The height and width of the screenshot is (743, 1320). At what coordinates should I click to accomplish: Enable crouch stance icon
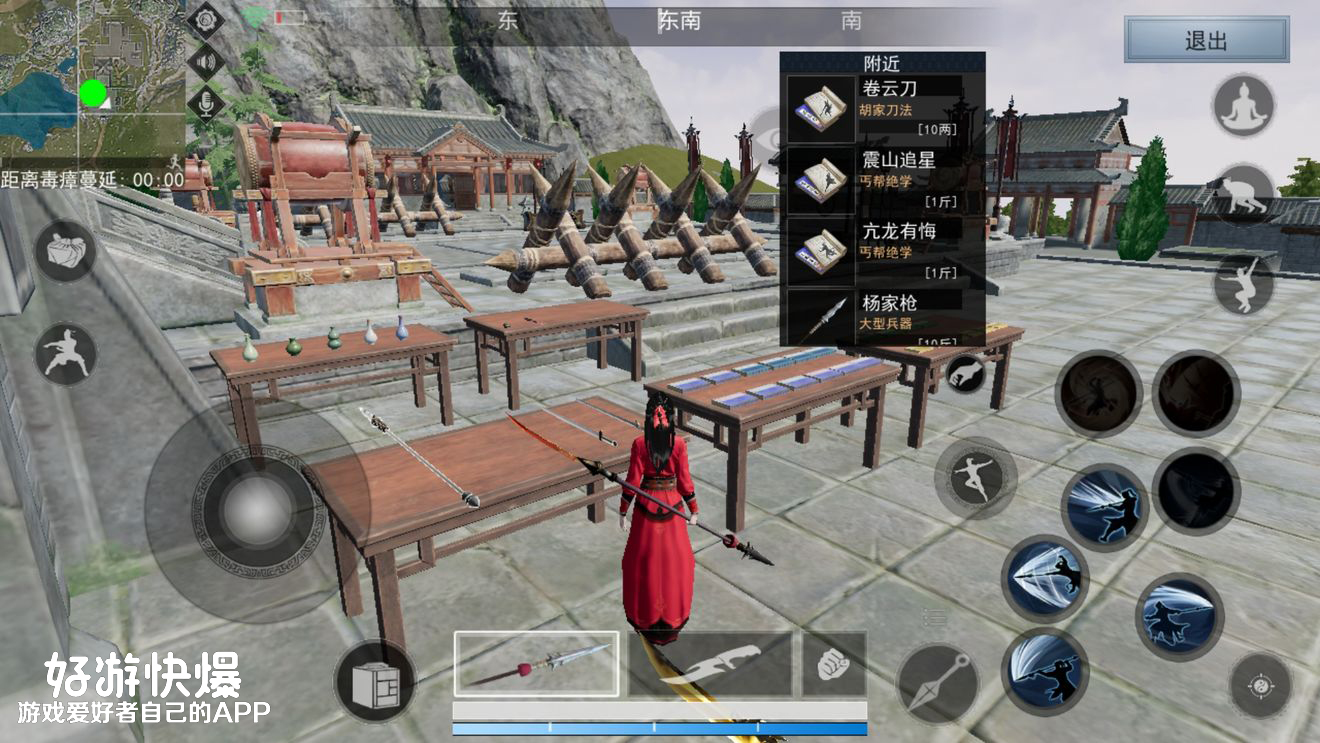point(1246,192)
